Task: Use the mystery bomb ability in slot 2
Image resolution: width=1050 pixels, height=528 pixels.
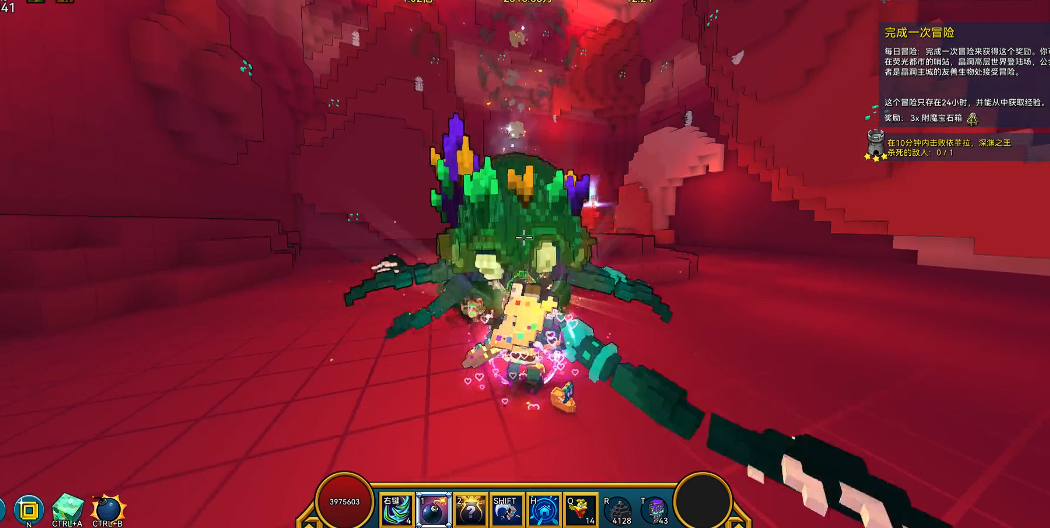Action: [470, 509]
